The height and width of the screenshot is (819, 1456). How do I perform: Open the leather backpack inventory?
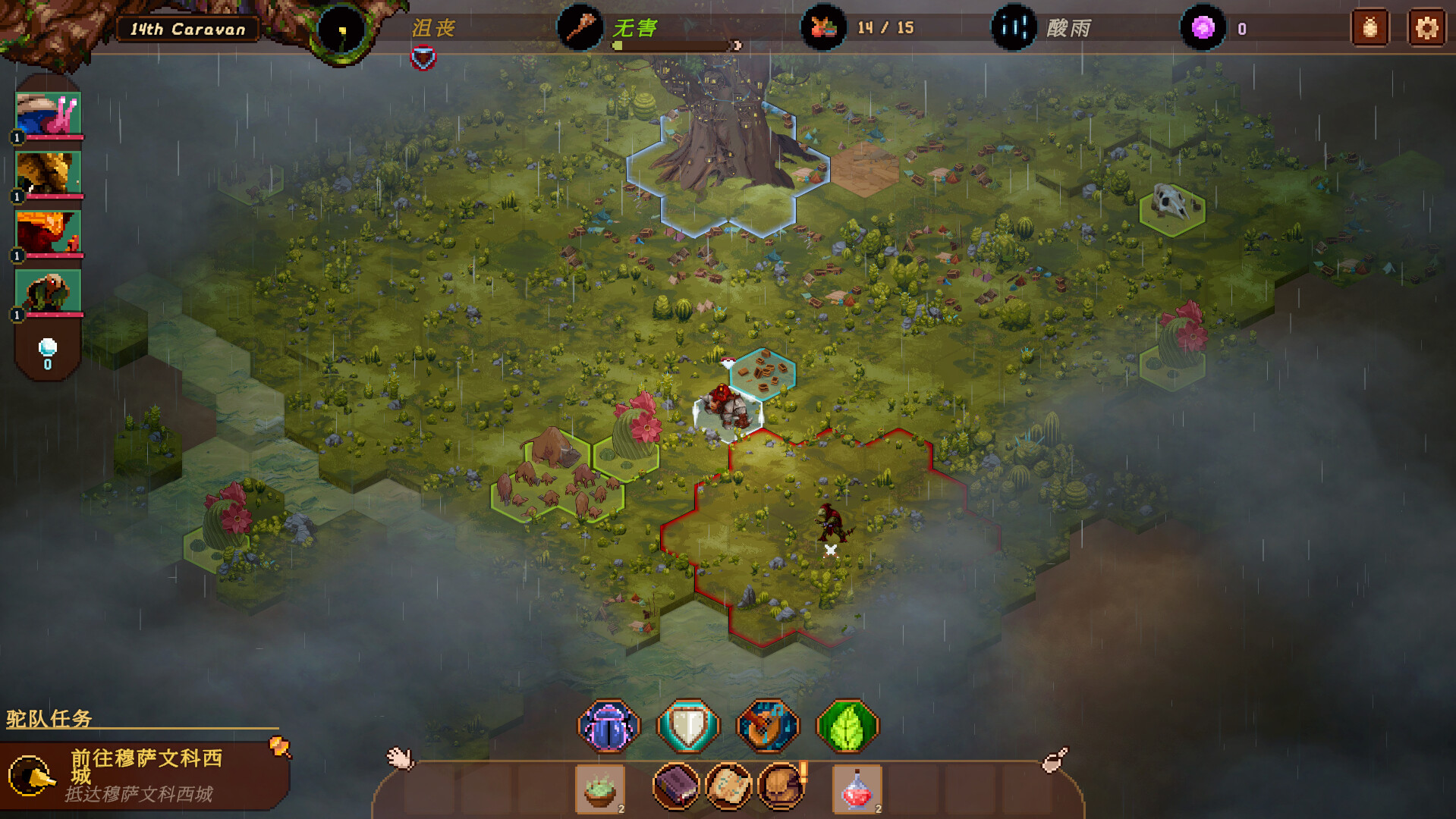pos(781,786)
